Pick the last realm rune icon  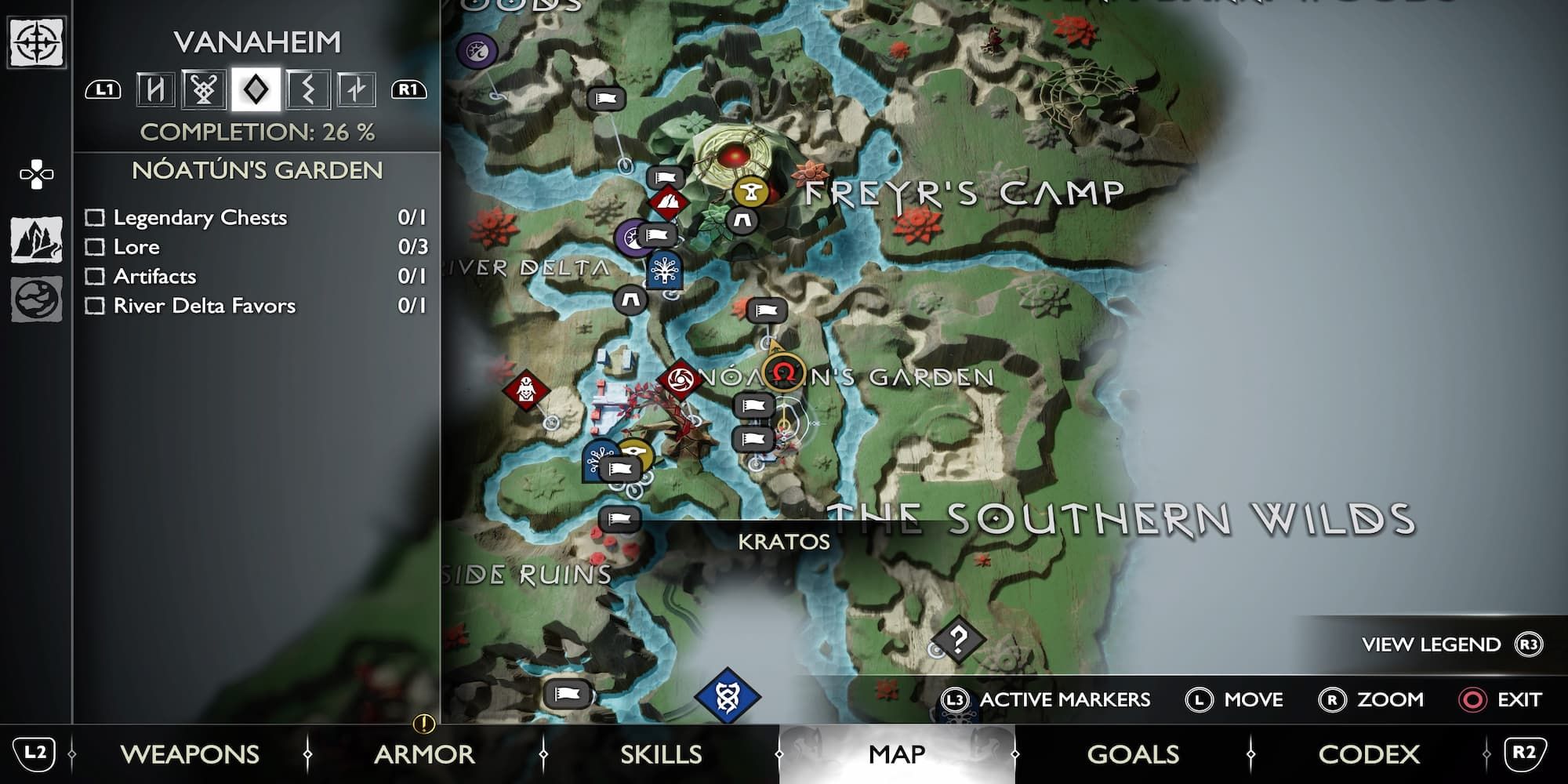[x=356, y=89]
